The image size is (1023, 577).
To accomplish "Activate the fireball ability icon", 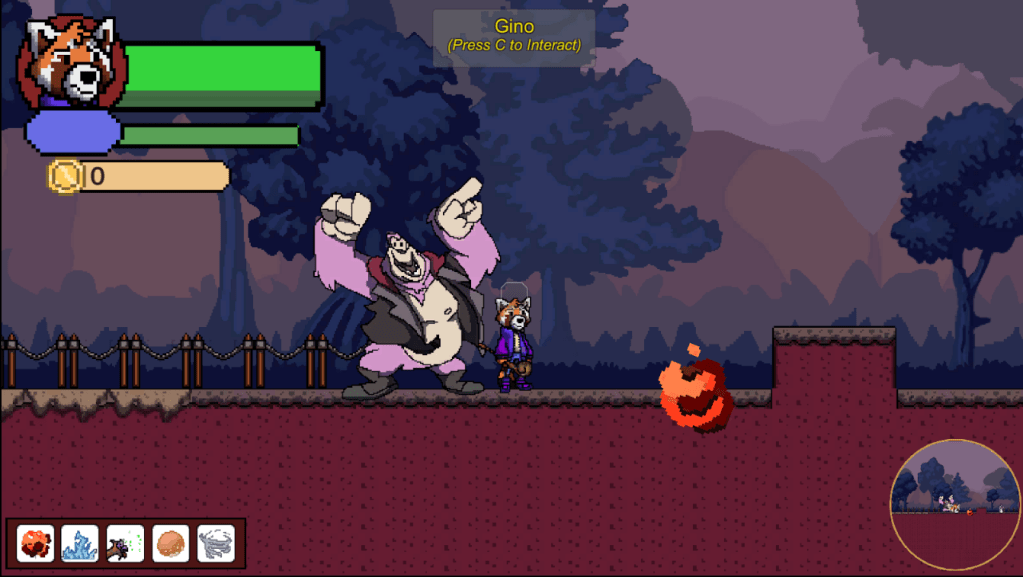I will pyautogui.click(x=36, y=543).
